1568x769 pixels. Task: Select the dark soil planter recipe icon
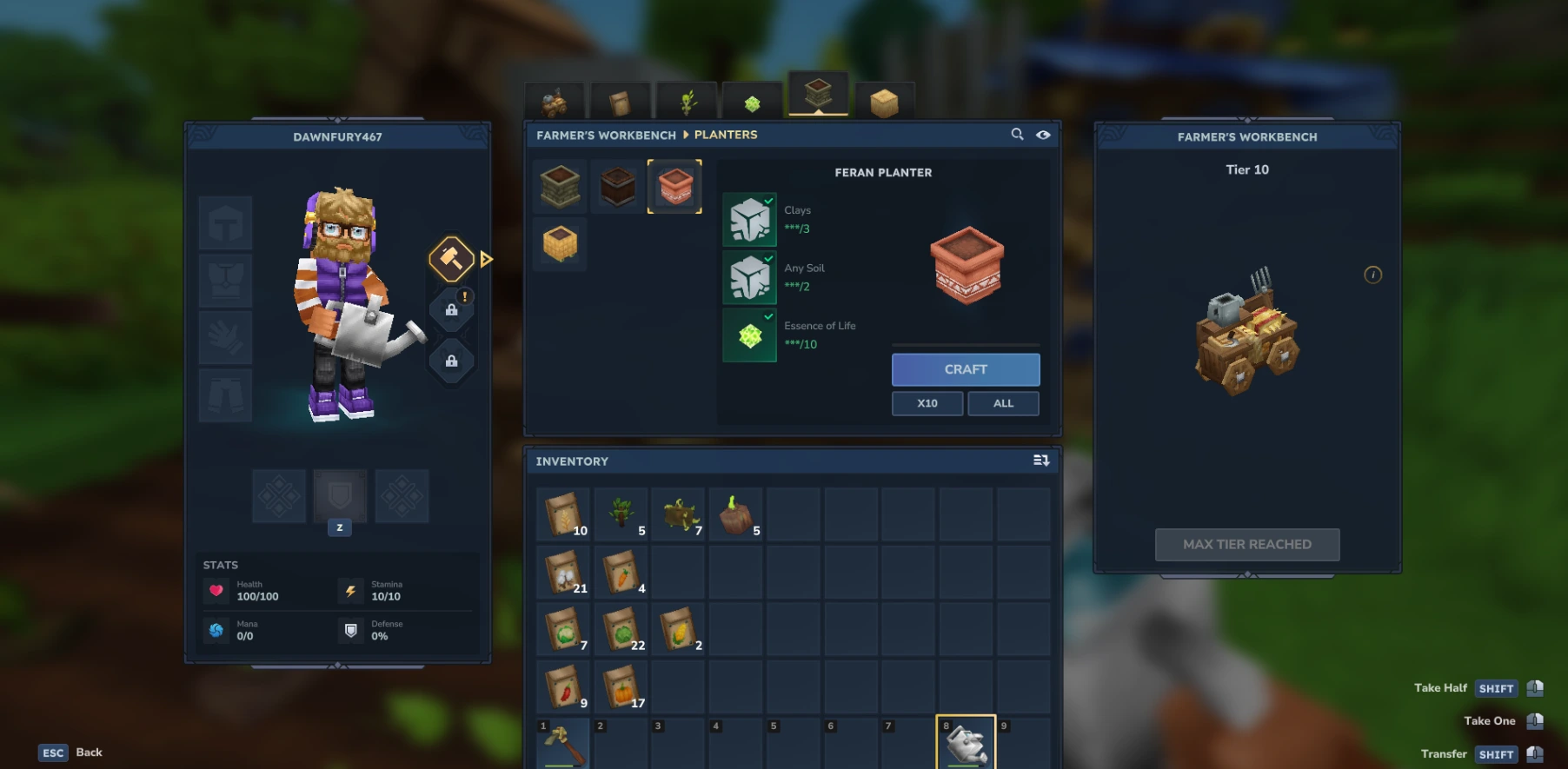coord(617,186)
